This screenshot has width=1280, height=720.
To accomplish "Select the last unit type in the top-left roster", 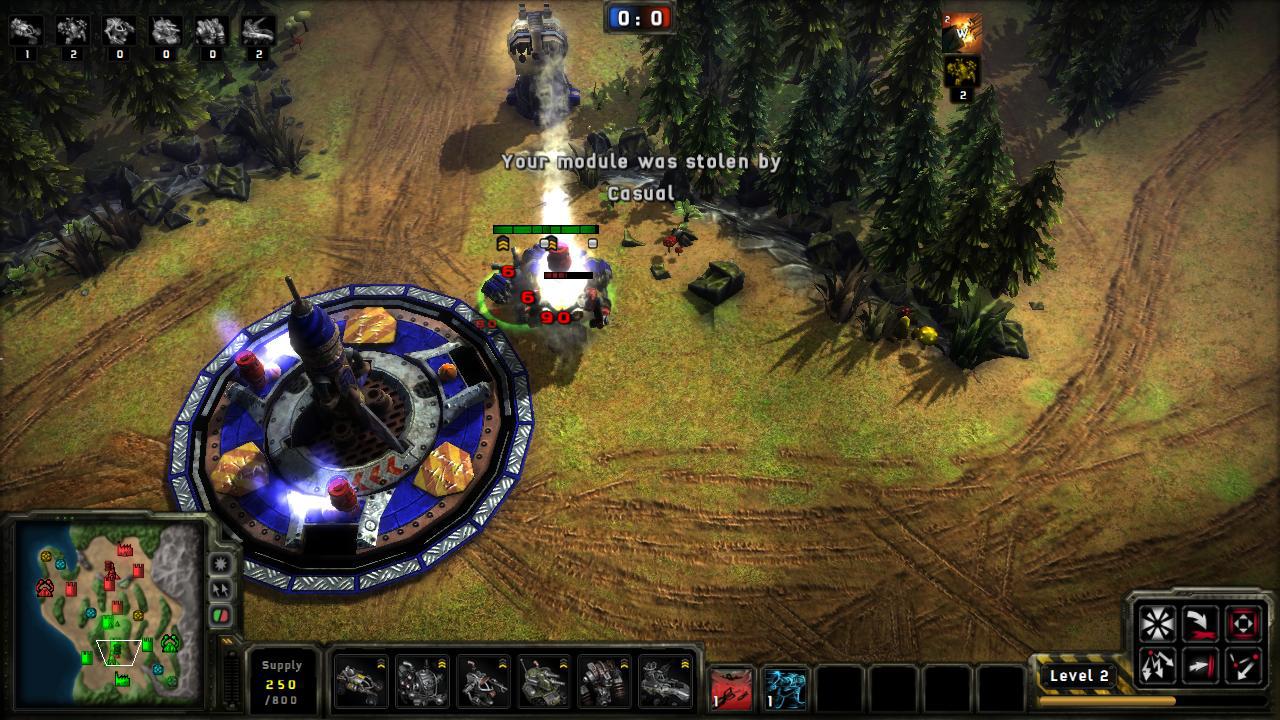I will 259,31.
